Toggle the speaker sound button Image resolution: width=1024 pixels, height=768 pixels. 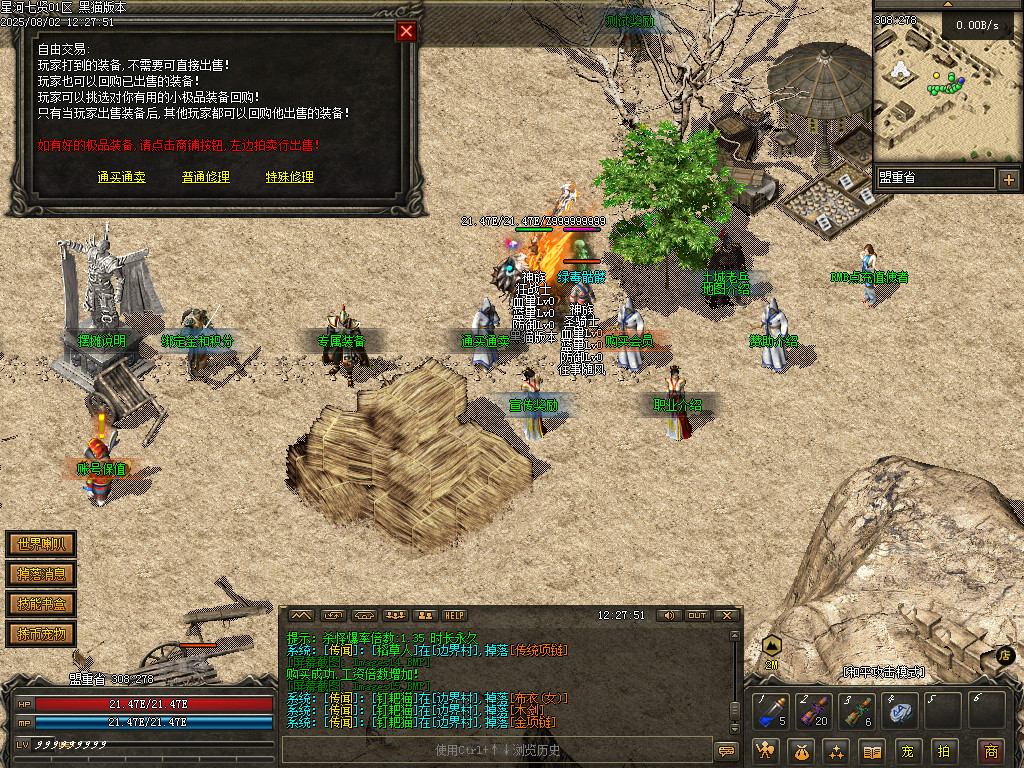(x=667, y=615)
